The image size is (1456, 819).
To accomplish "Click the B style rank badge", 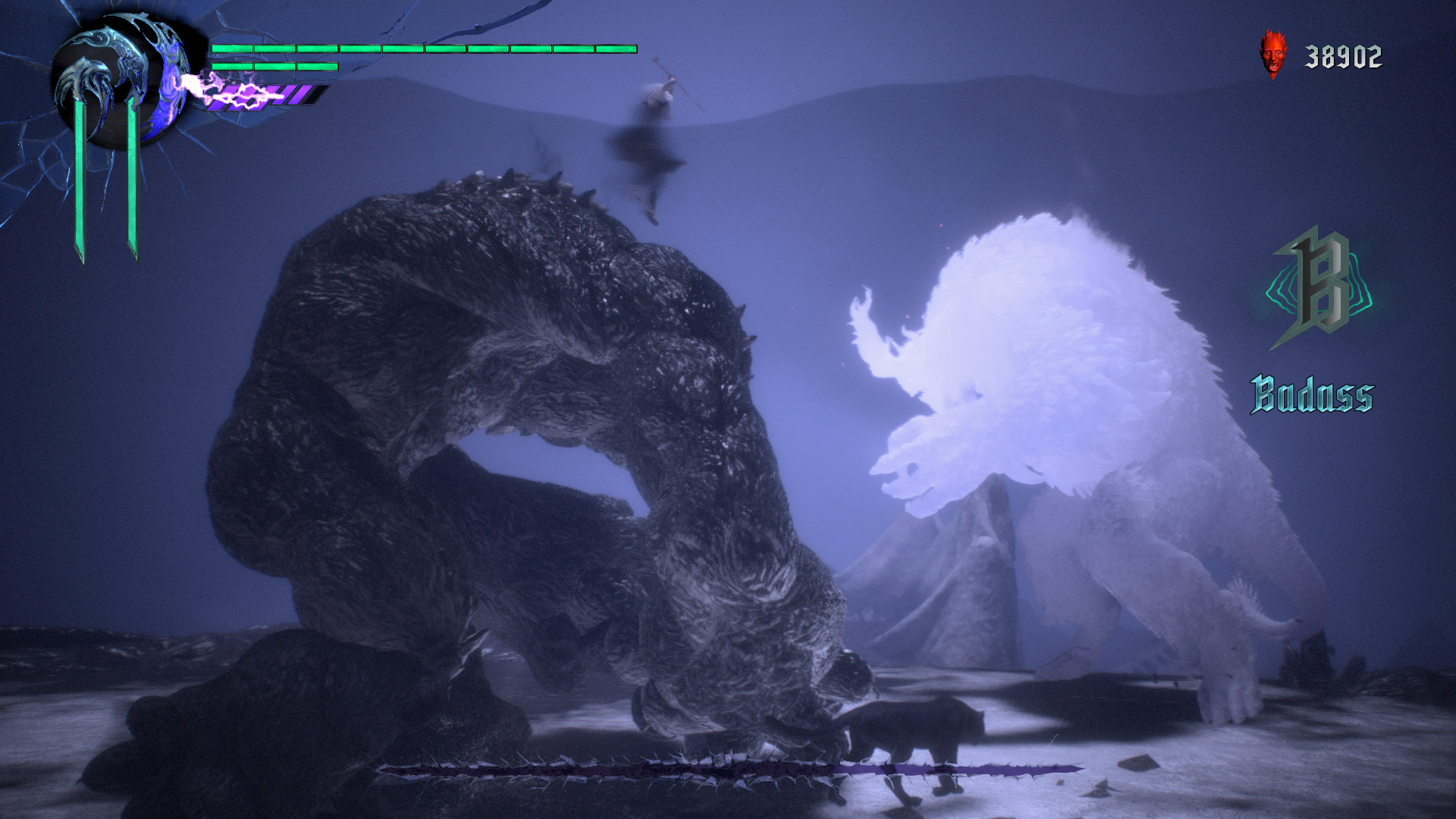I will (x=1320, y=288).
